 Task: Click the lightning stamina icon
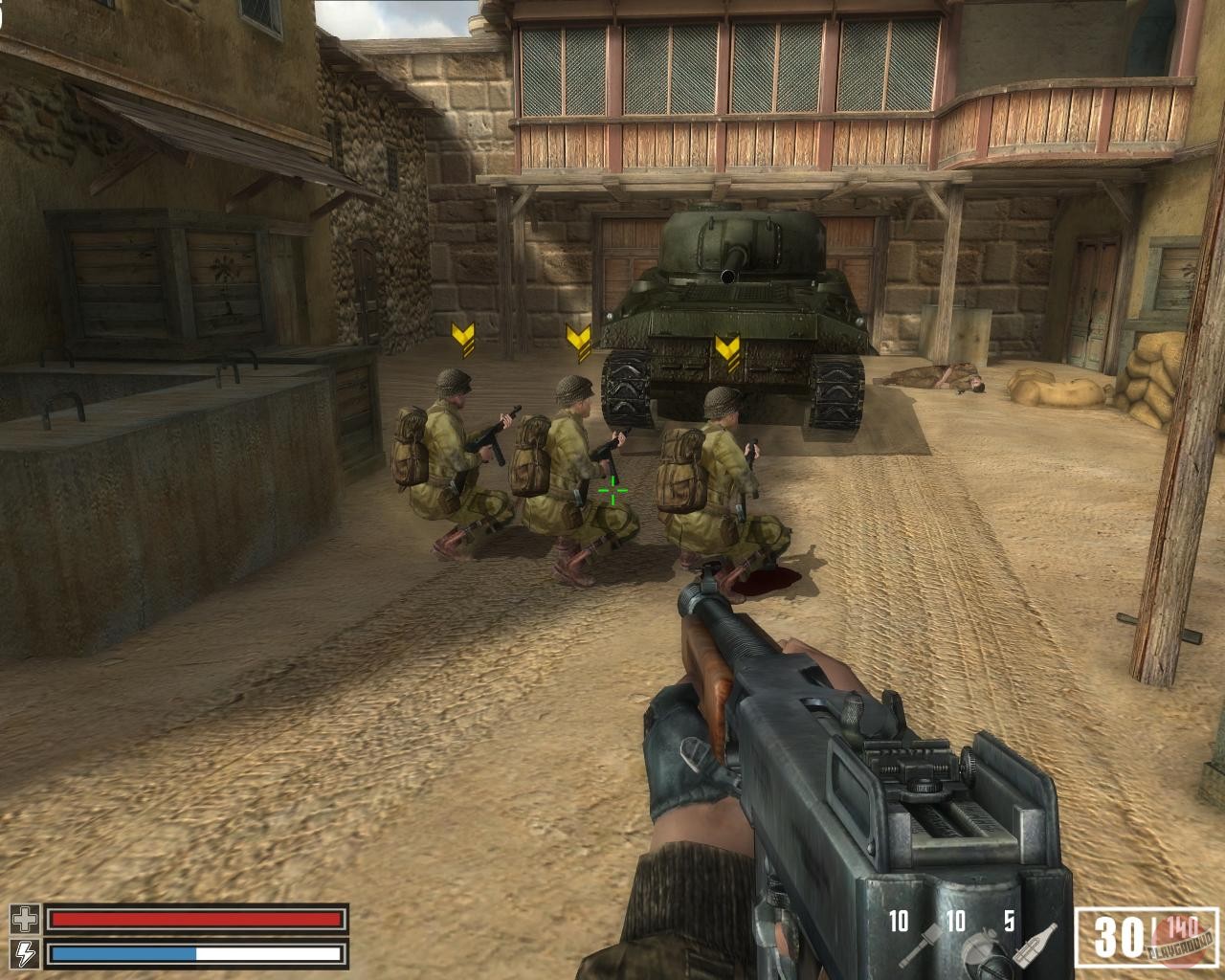click(x=26, y=953)
